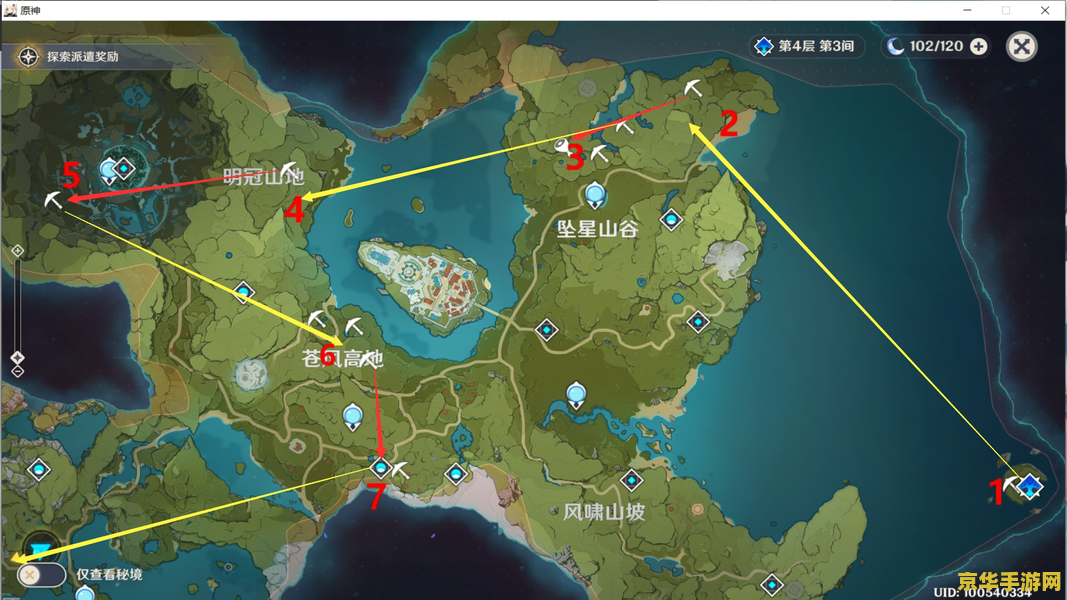Close the 原神 window from the title bar
The width and height of the screenshot is (1067, 600).
click(x=1045, y=10)
